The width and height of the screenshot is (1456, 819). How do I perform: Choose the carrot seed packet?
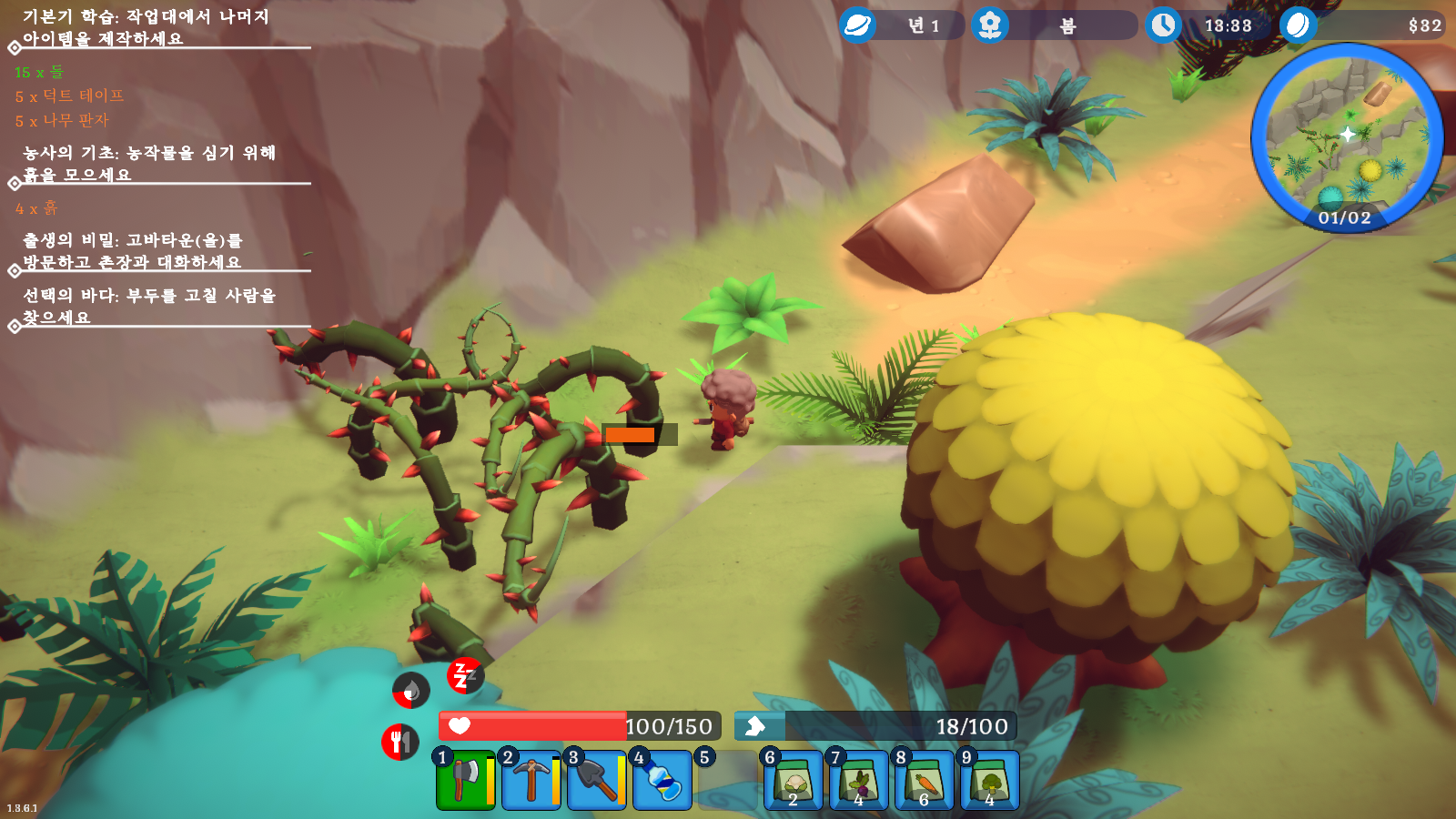[924, 780]
